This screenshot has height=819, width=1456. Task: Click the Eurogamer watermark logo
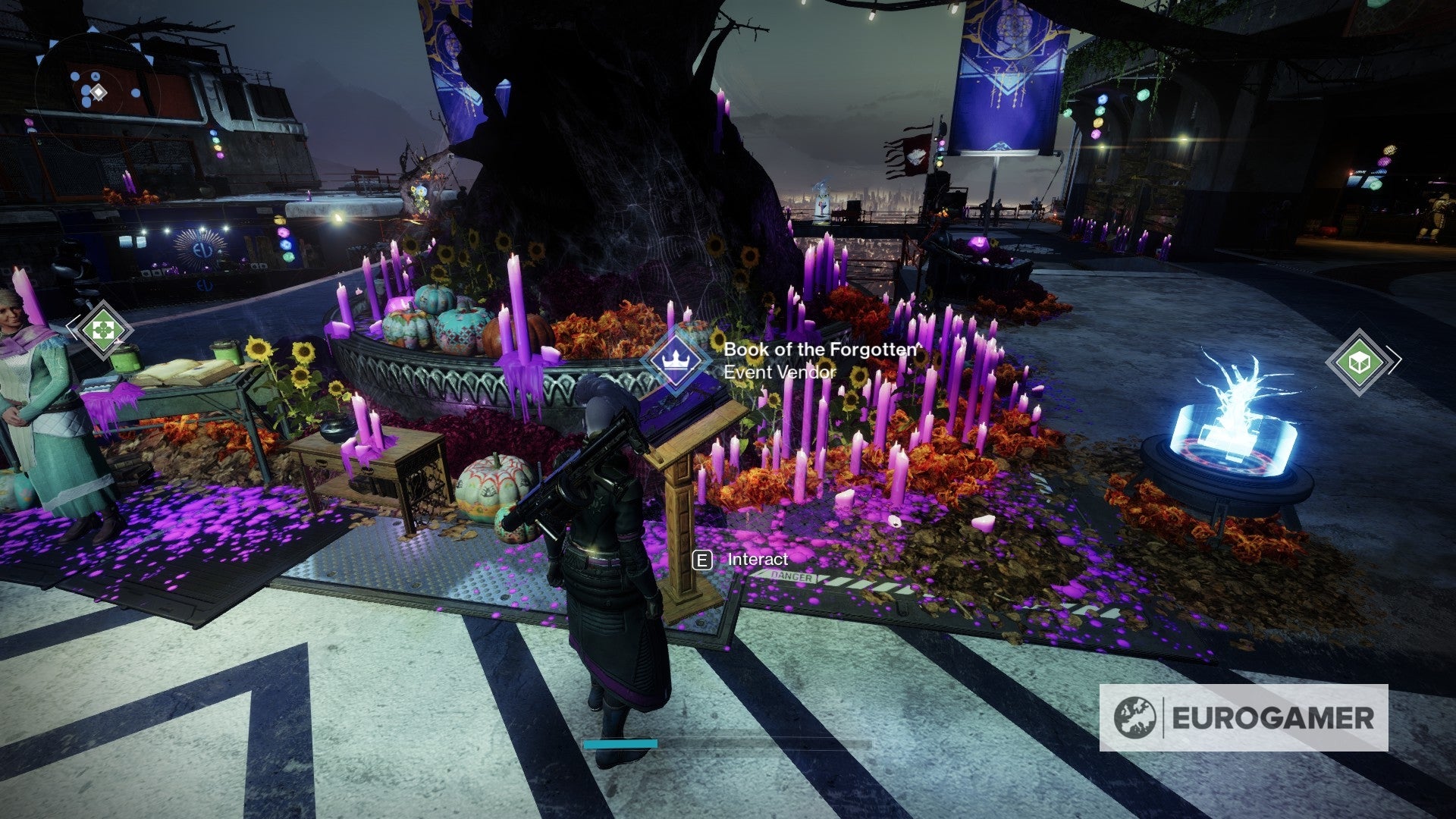pyautogui.click(x=1244, y=717)
